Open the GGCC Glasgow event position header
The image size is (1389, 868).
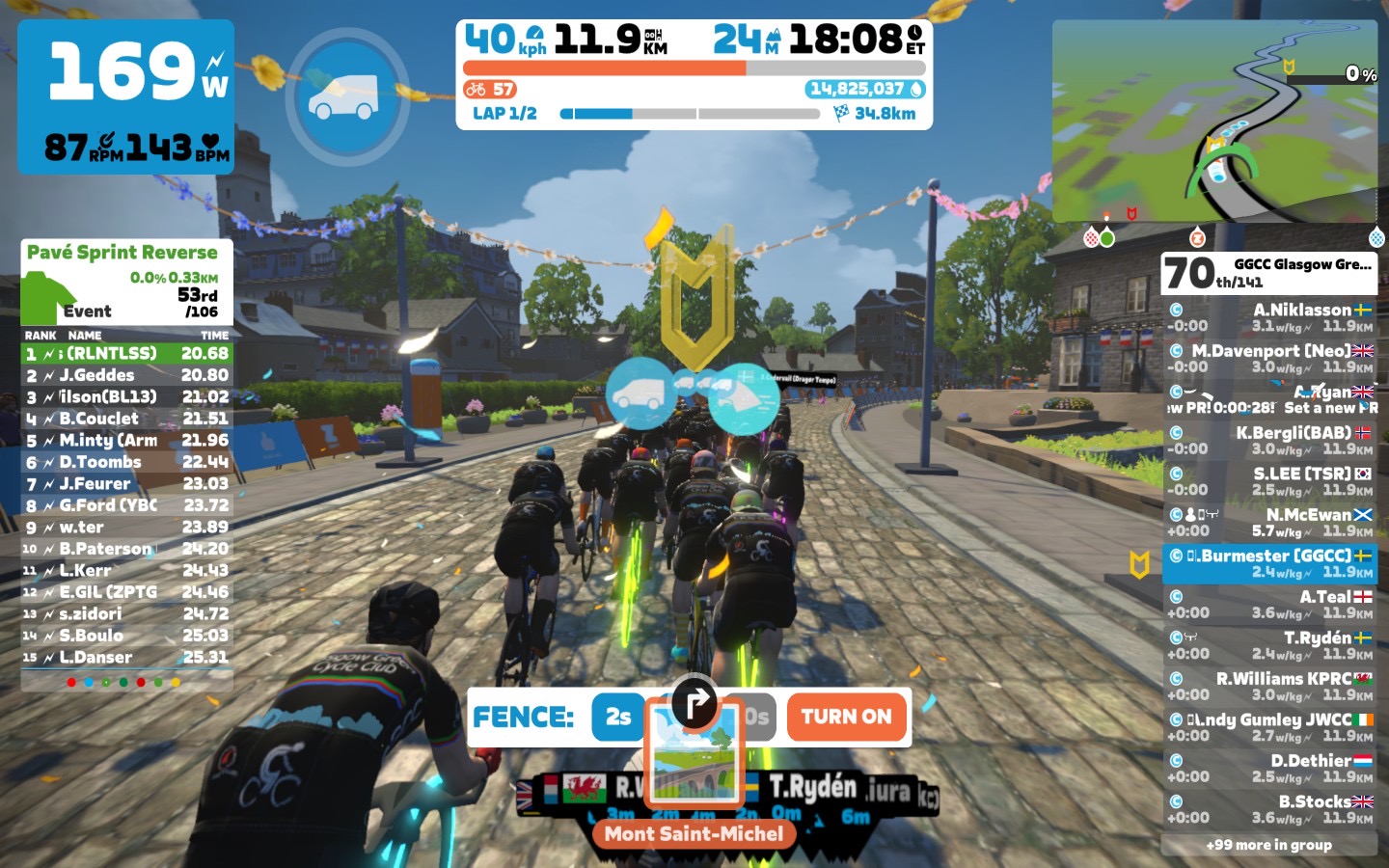pyautogui.click(x=1269, y=273)
